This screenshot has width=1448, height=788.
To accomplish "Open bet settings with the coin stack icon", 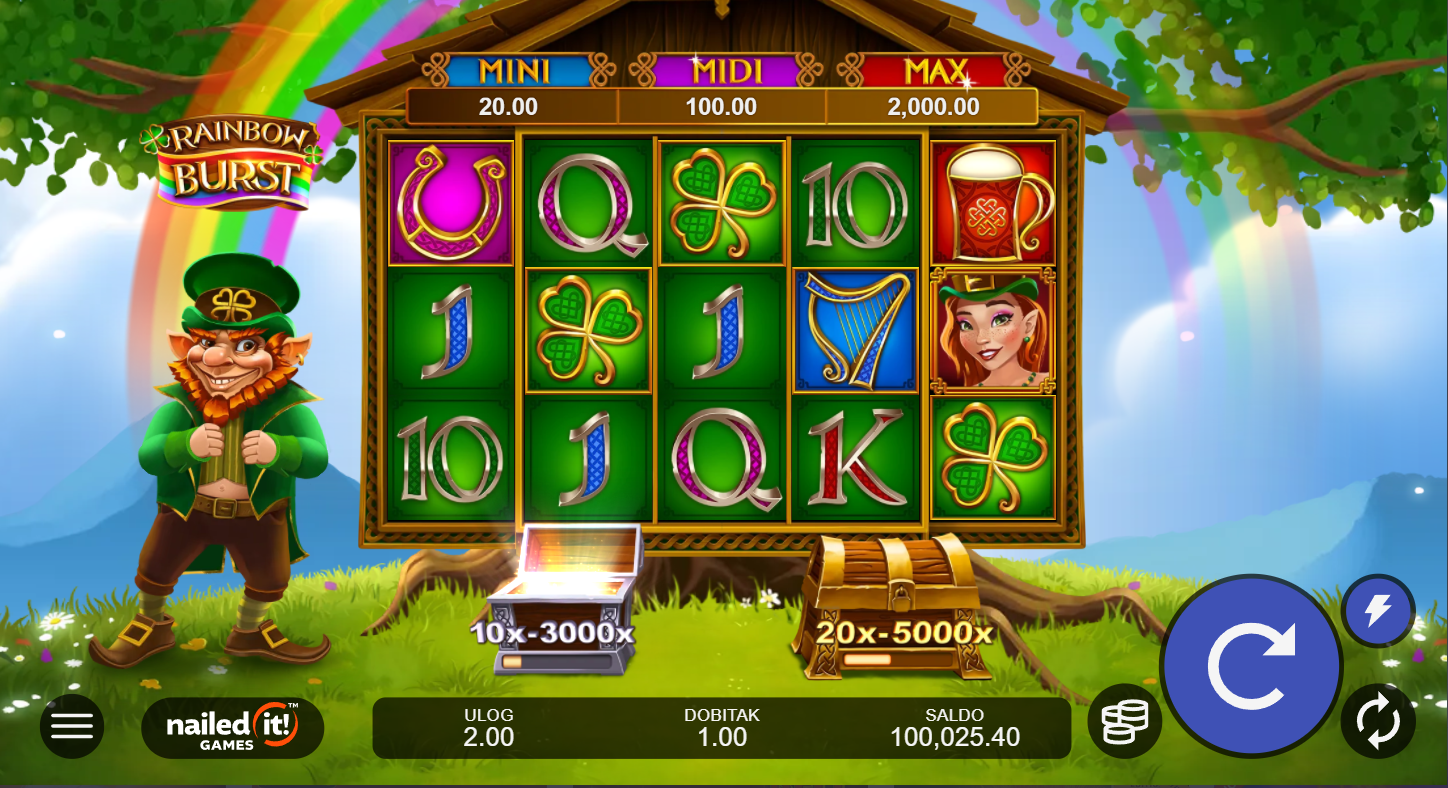I will point(1124,721).
